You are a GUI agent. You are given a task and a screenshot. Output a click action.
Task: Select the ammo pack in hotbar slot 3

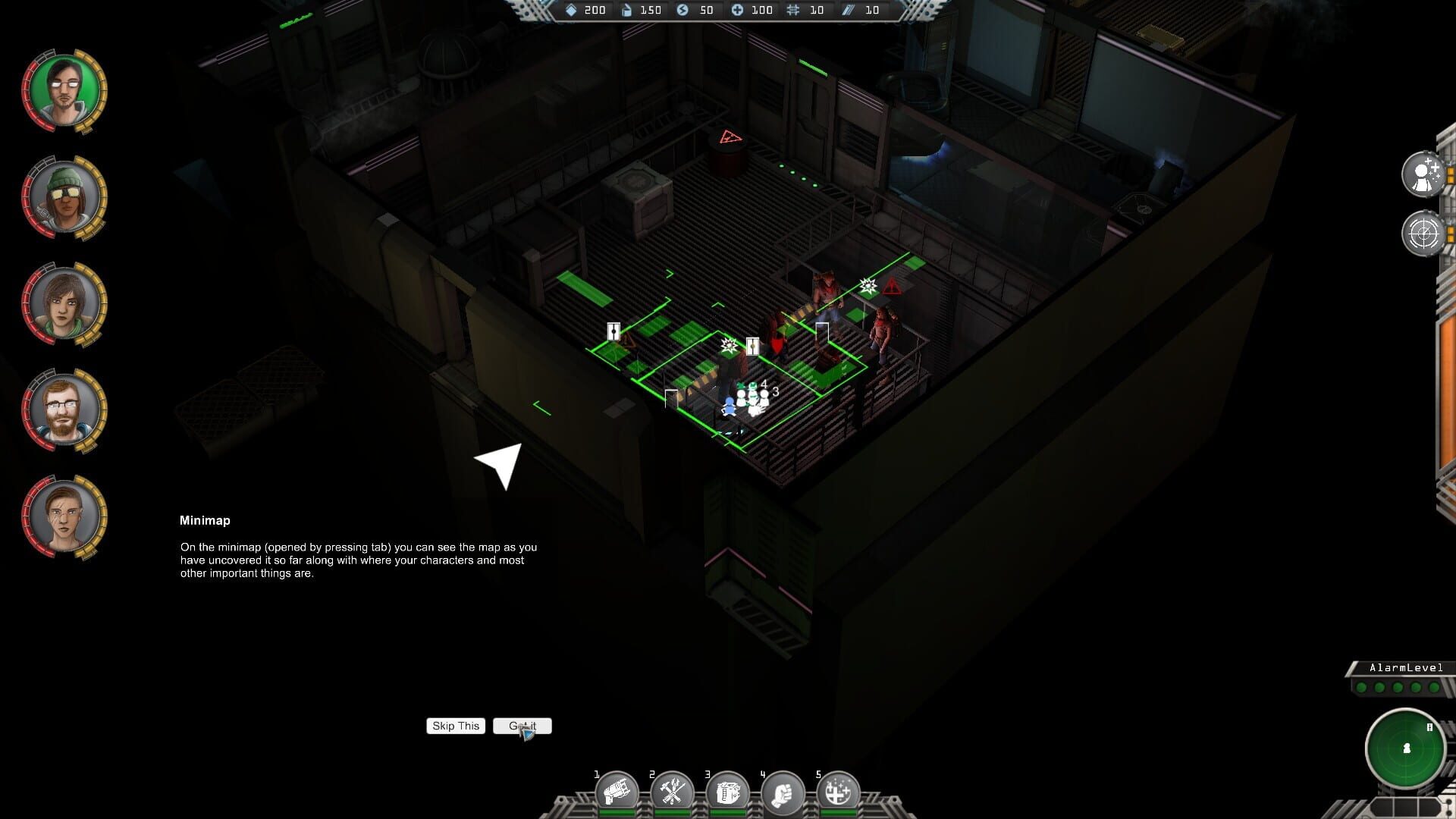click(728, 792)
